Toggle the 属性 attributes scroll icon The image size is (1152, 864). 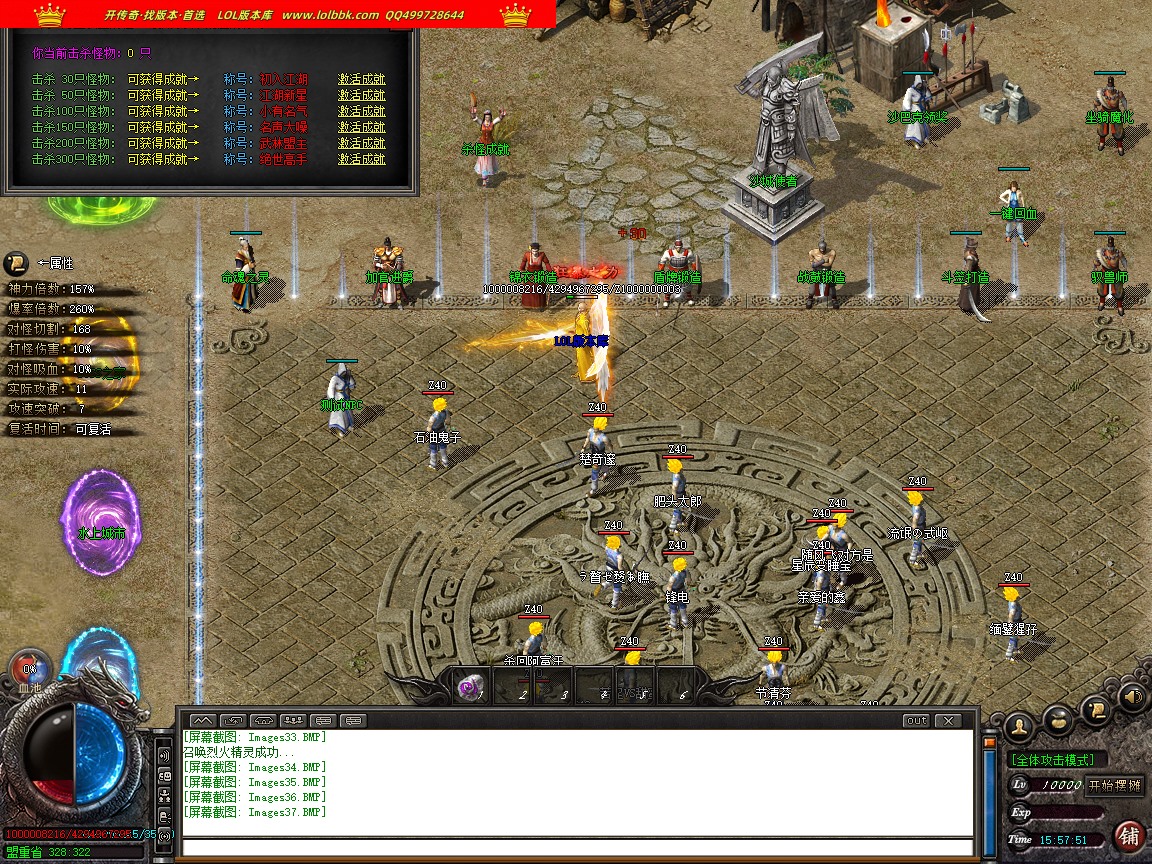point(17,263)
